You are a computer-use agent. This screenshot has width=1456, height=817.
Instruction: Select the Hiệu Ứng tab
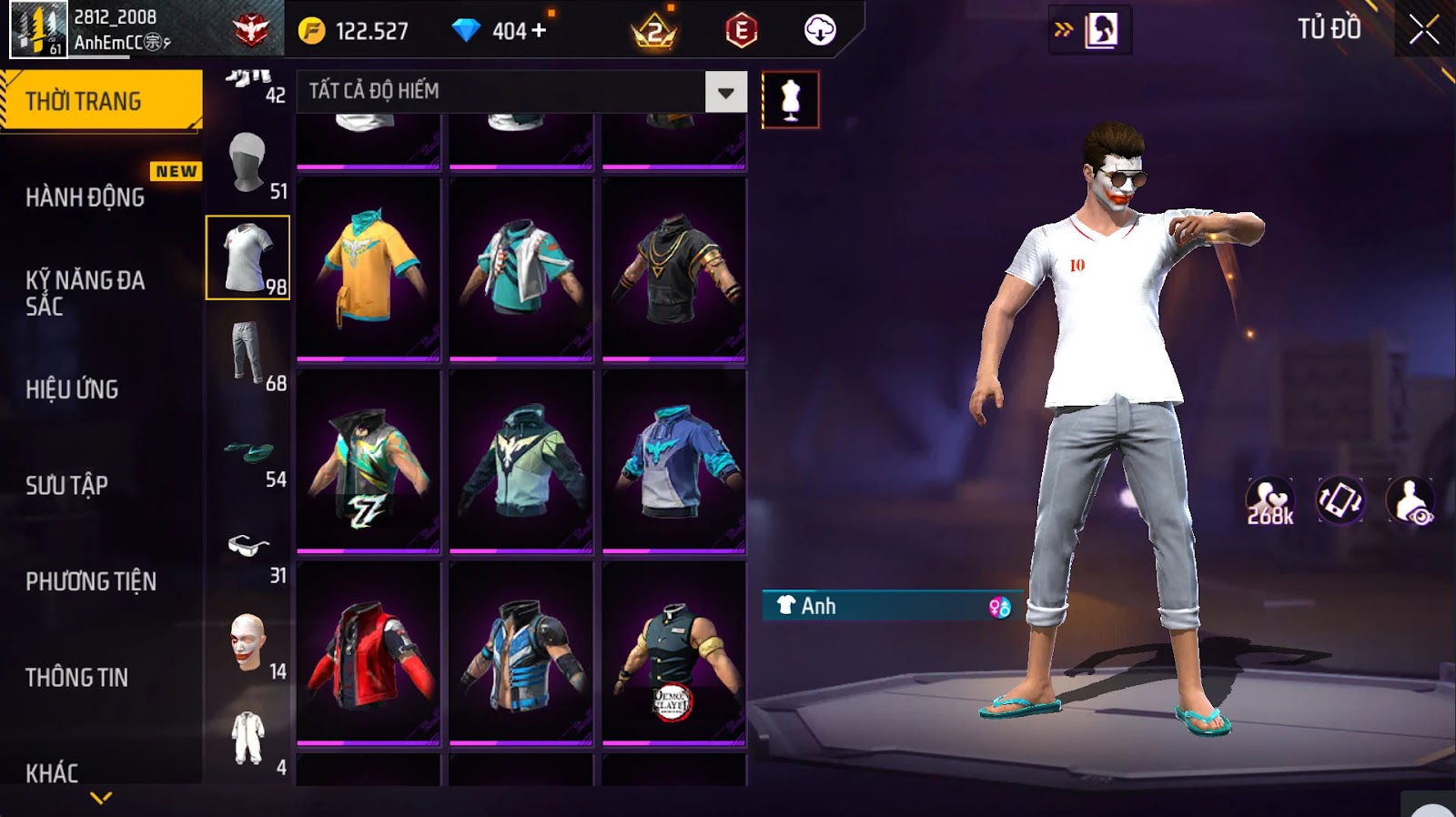73,389
